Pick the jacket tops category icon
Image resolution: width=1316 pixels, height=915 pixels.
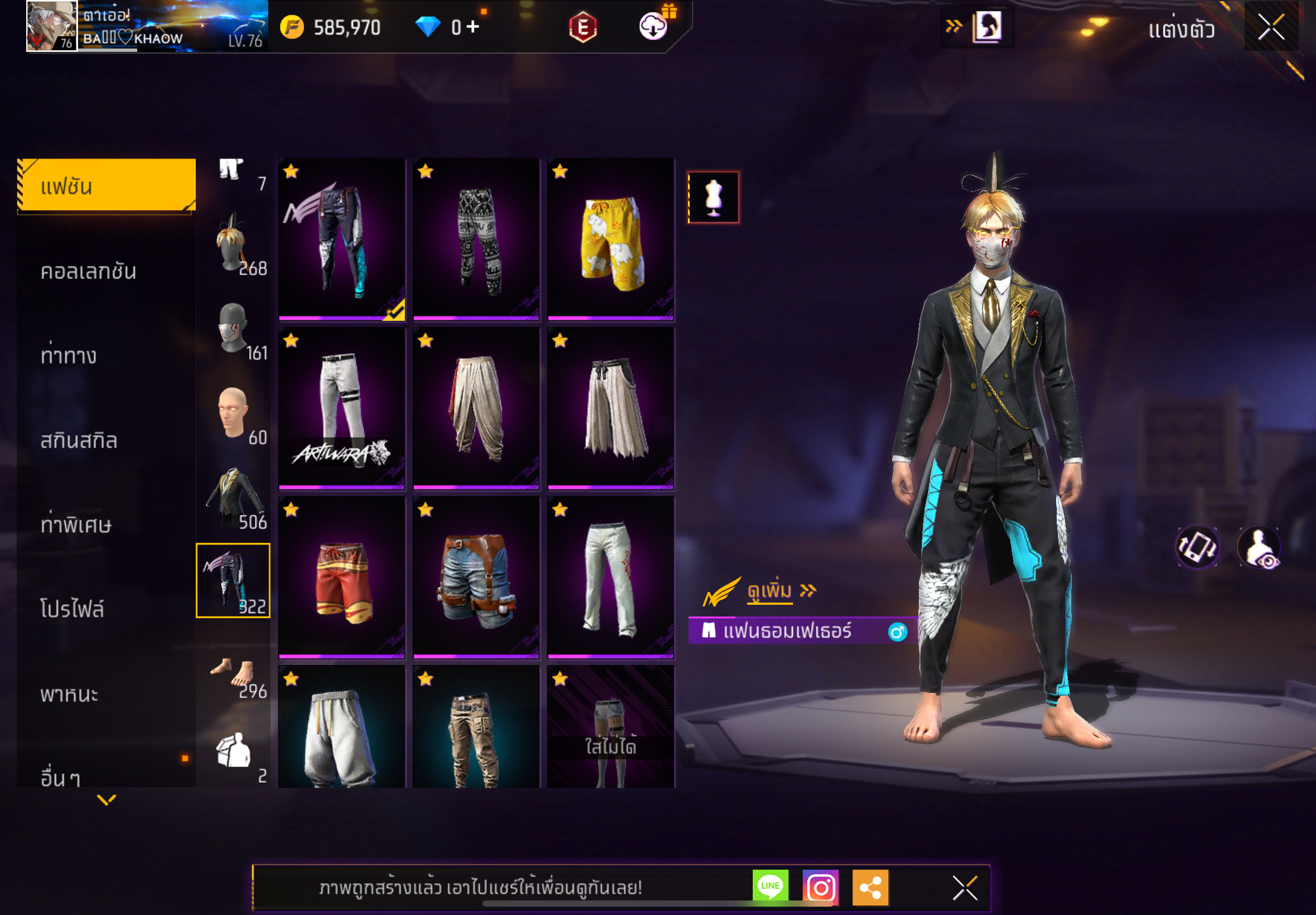tap(234, 498)
